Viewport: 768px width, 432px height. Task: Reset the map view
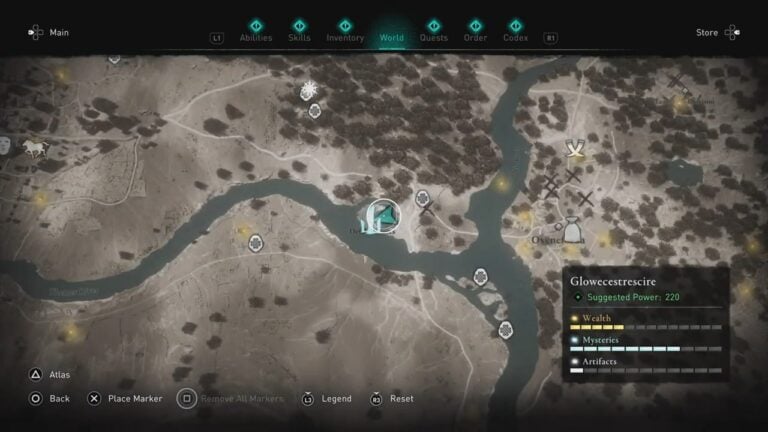pos(392,398)
